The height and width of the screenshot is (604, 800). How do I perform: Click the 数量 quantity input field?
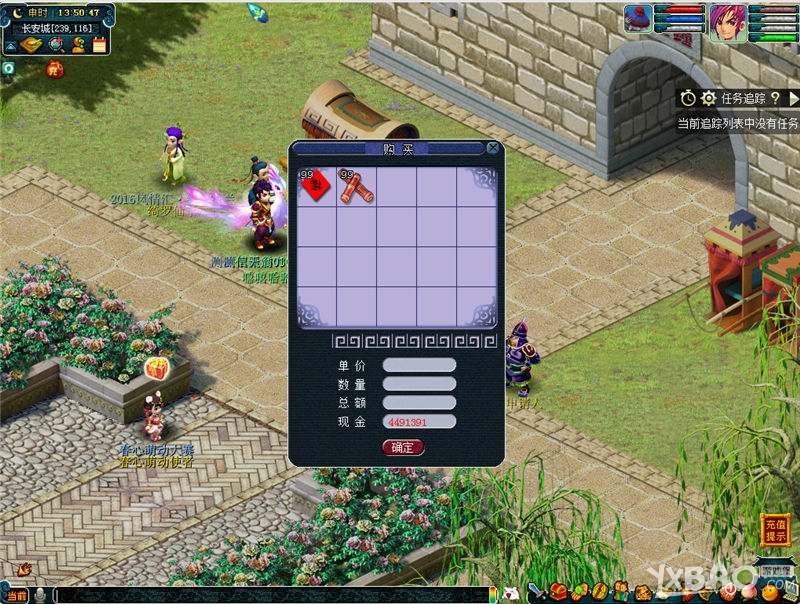419,384
